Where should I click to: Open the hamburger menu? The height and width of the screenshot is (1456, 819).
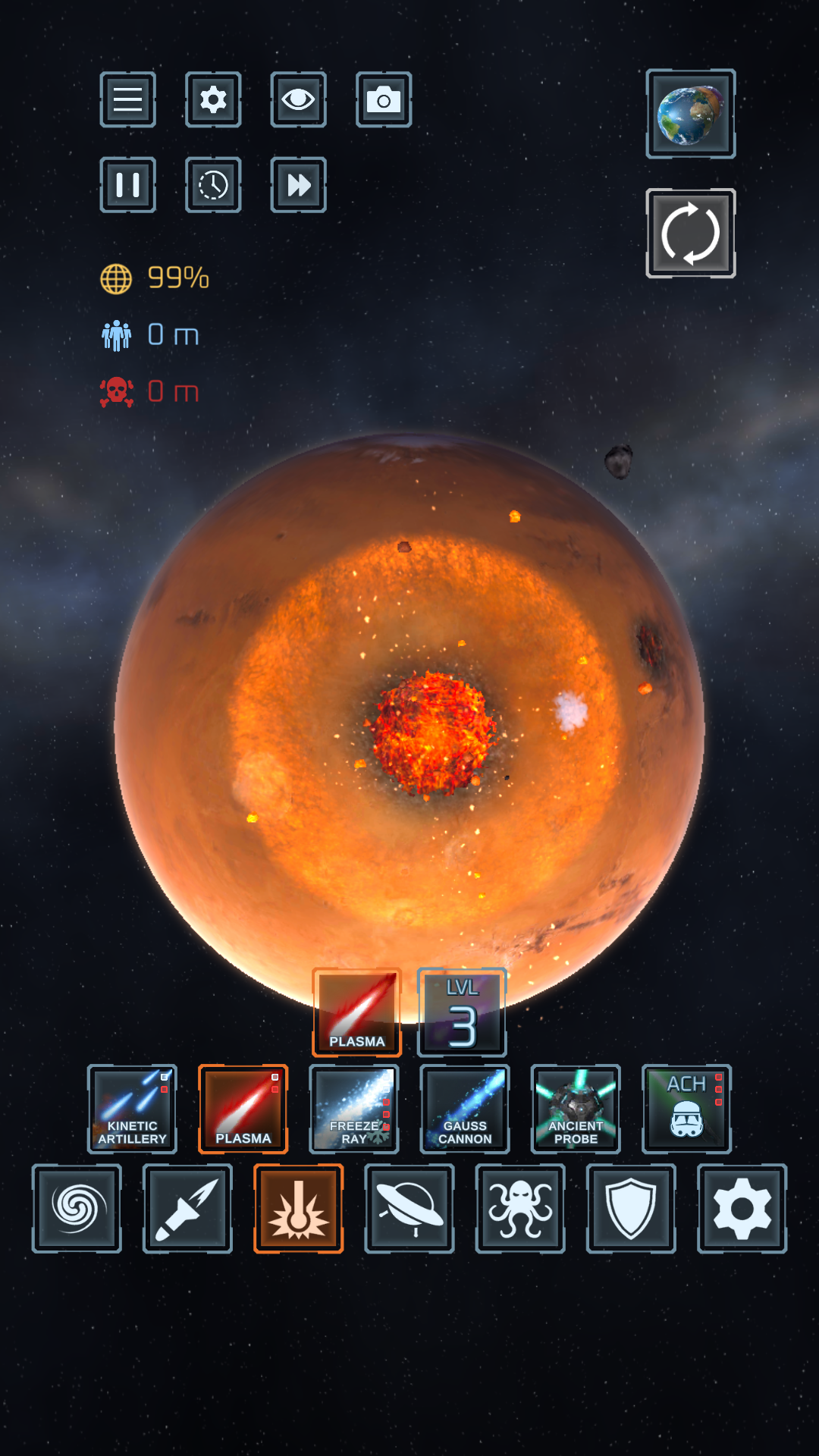tap(128, 99)
